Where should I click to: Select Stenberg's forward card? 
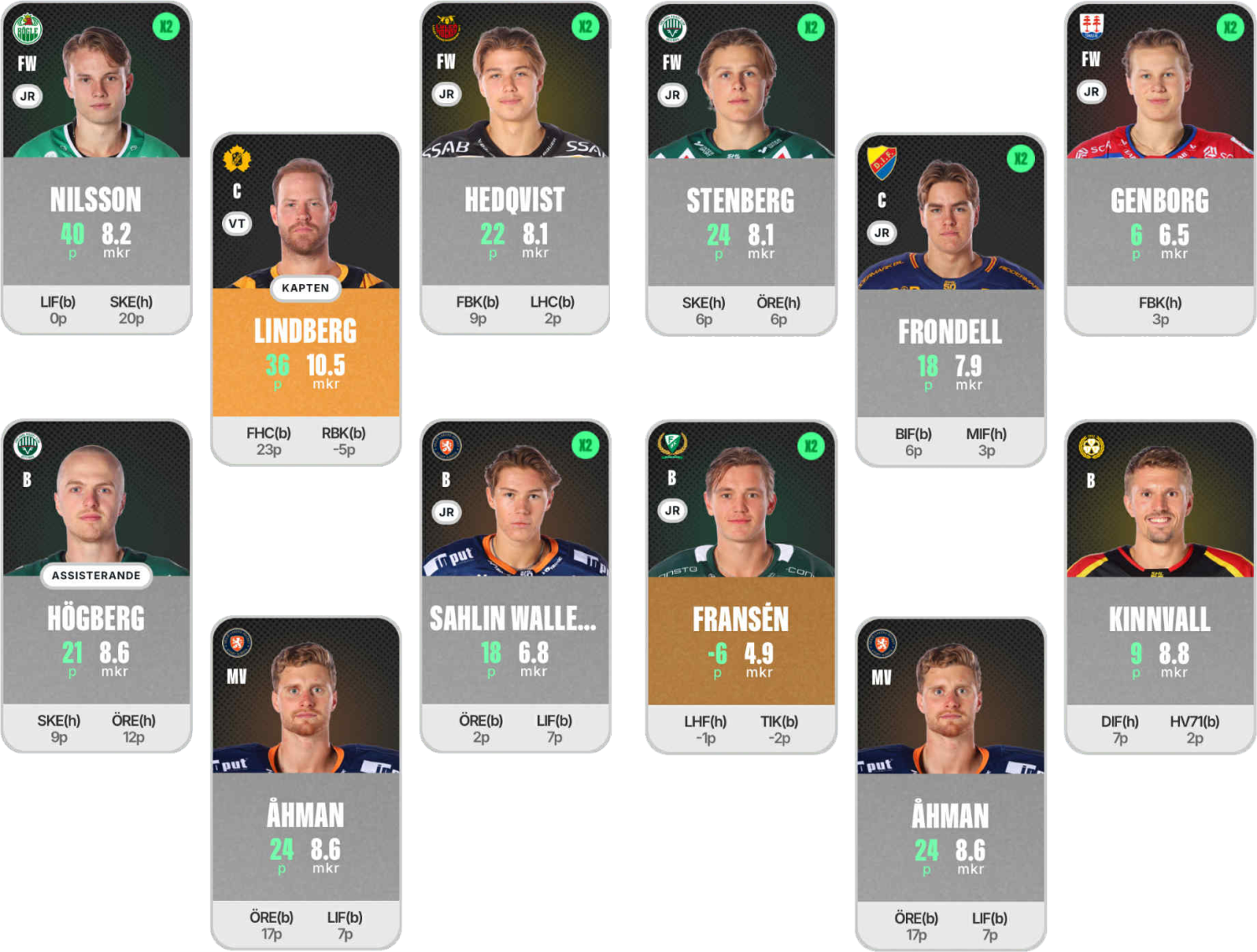(x=741, y=168)
